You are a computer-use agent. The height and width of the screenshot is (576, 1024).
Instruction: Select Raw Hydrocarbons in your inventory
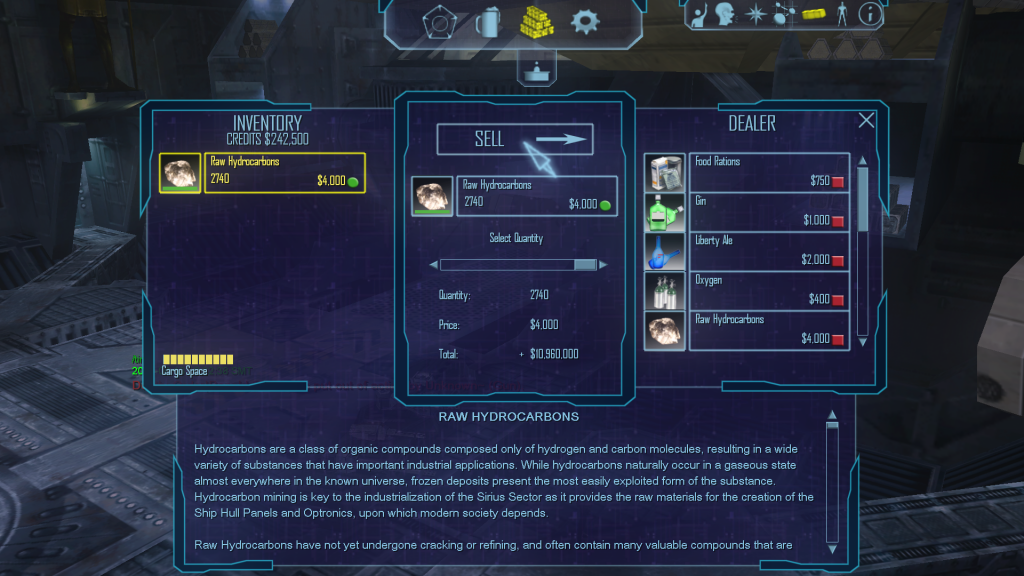coord(284,172)
